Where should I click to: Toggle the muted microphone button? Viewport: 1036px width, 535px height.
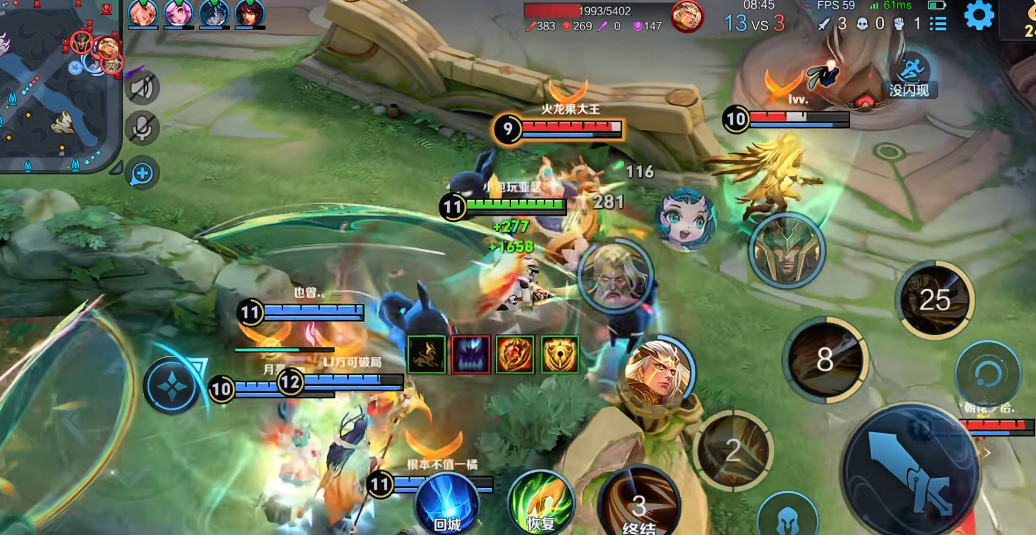click(143, 128)
